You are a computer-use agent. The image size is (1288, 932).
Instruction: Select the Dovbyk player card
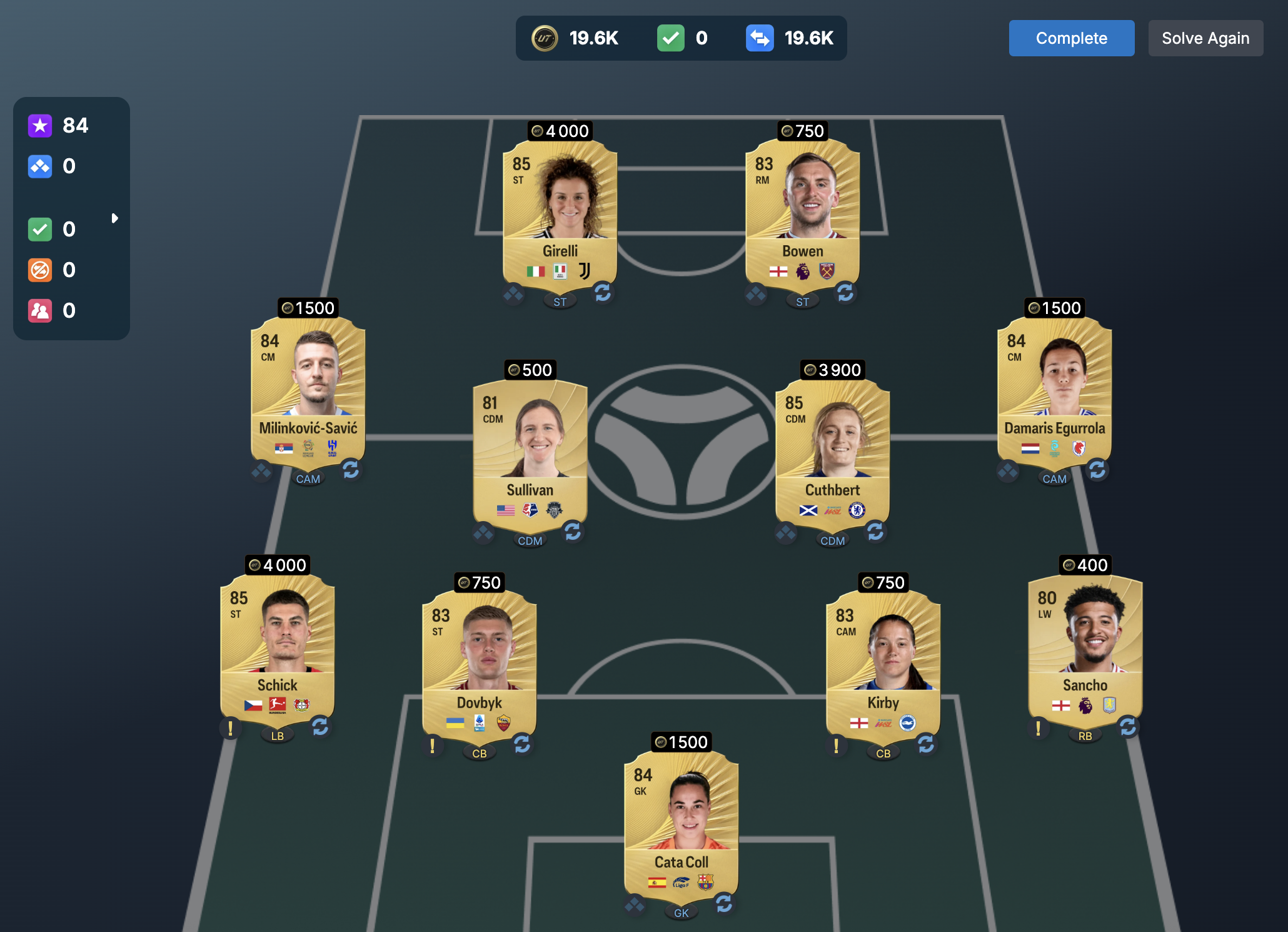coord(479,661)
